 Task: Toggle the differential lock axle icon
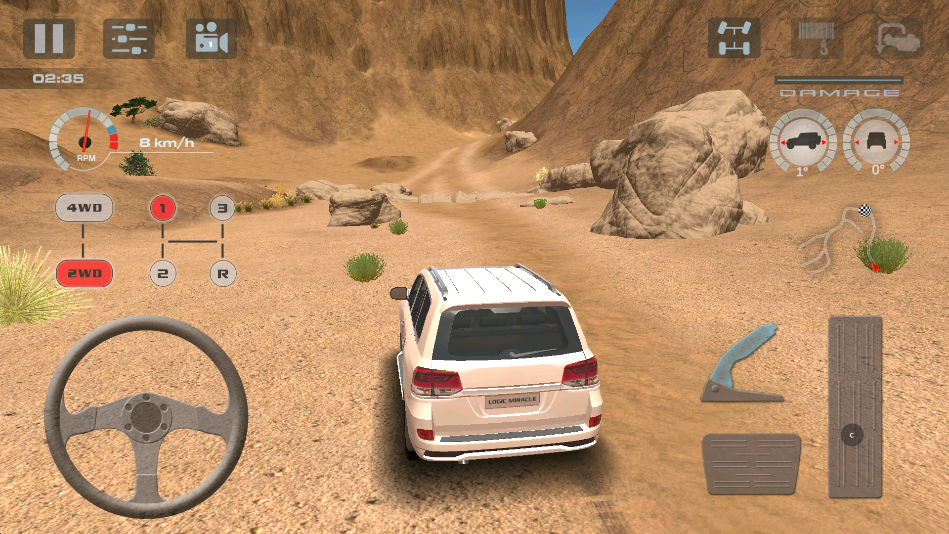(x=733, y=38)
